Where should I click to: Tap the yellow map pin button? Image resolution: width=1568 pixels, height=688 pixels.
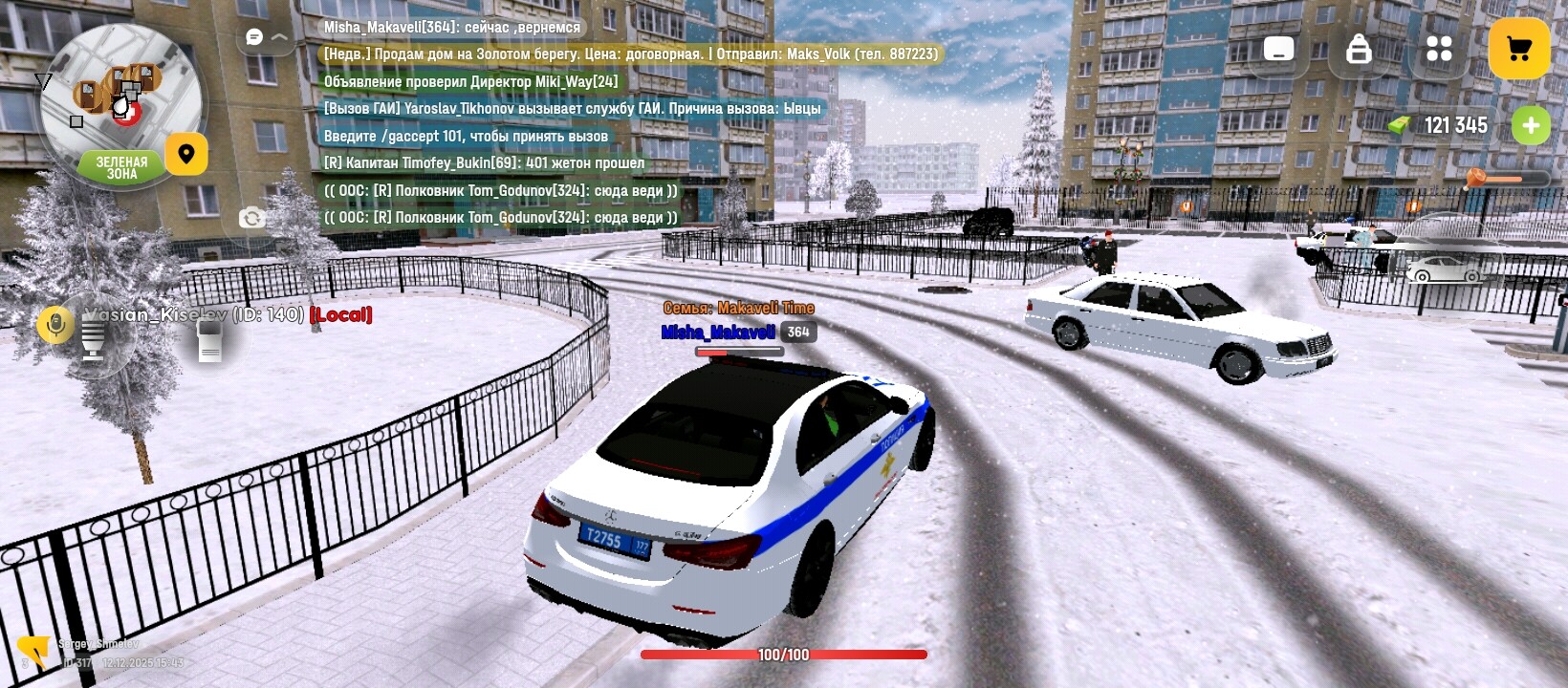tap(186, 154)
